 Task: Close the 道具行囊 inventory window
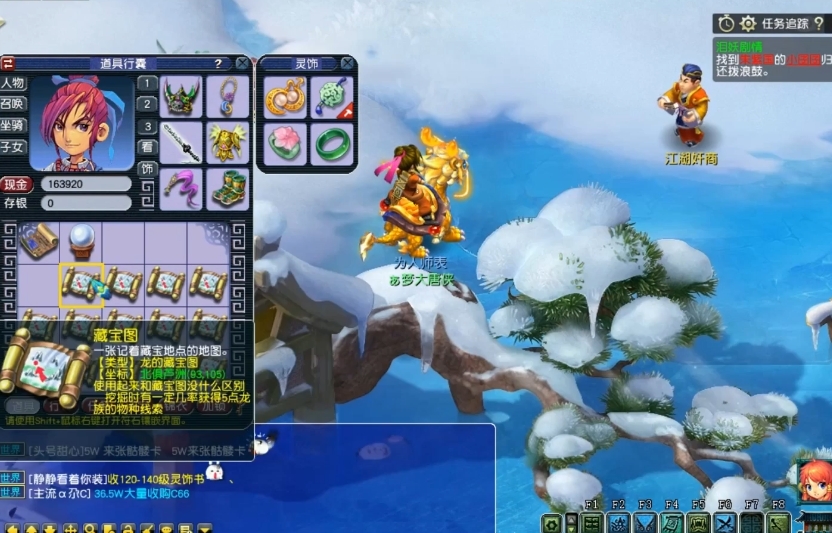tap(241, 63)
